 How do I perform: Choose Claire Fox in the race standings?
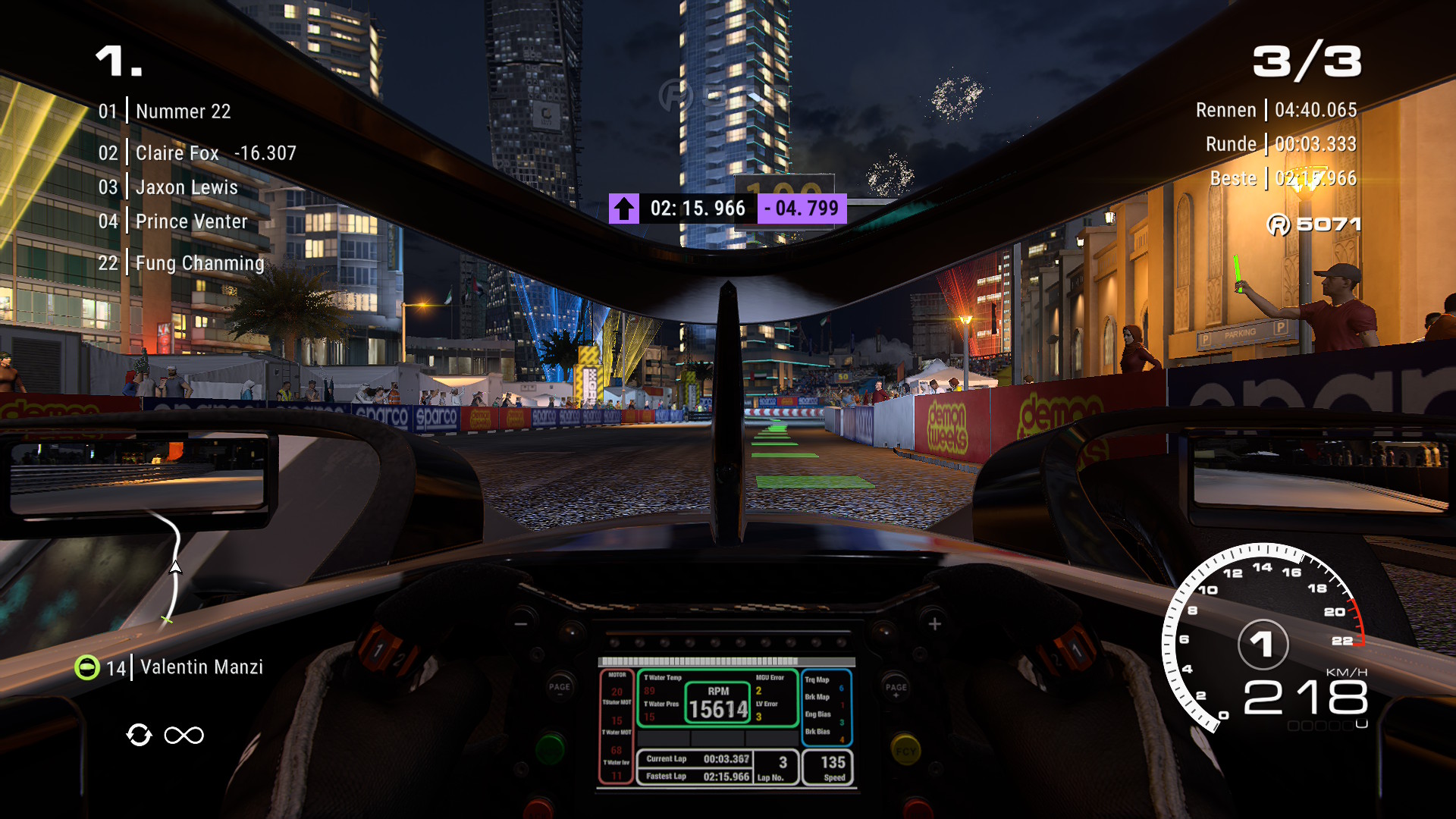(x=177, y=153)
